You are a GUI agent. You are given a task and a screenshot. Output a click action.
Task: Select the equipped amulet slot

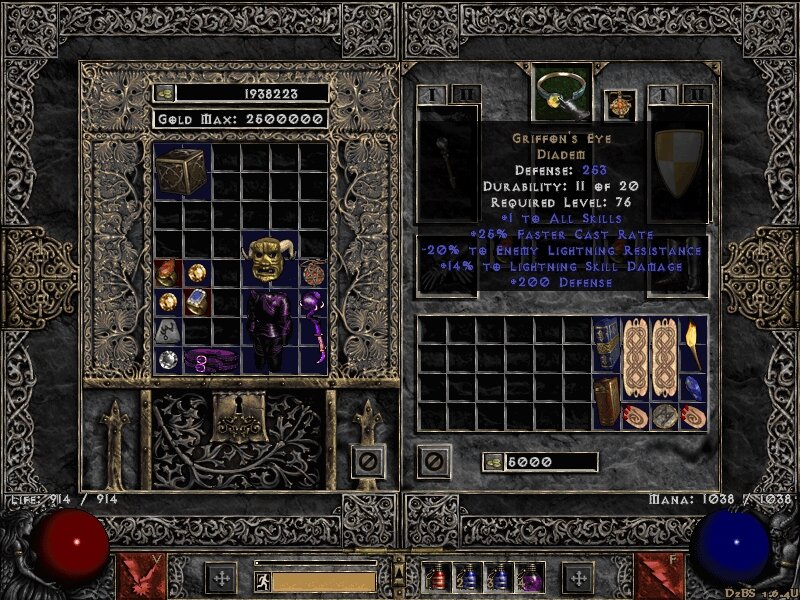[619, 105]
